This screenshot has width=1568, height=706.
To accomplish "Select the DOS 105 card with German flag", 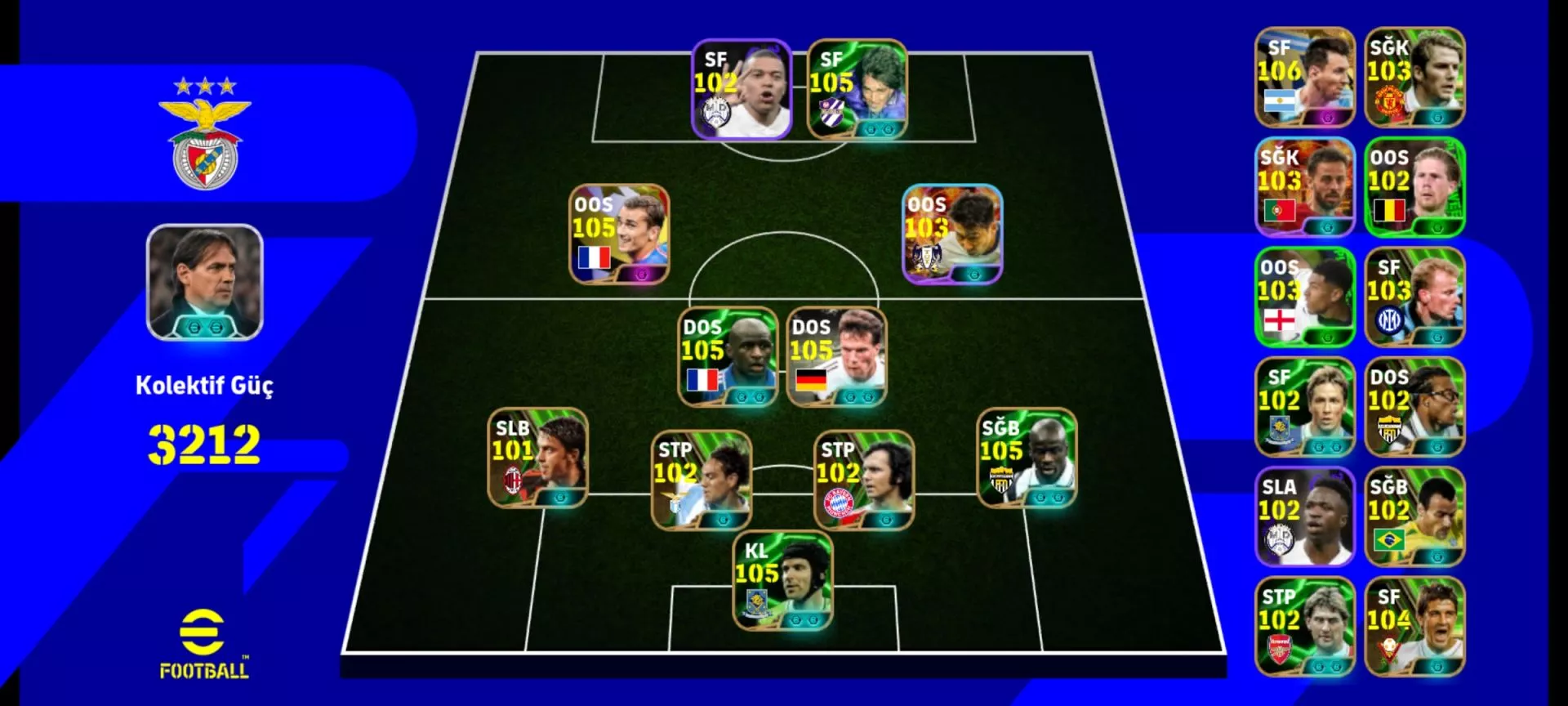I will pos(836,357).
